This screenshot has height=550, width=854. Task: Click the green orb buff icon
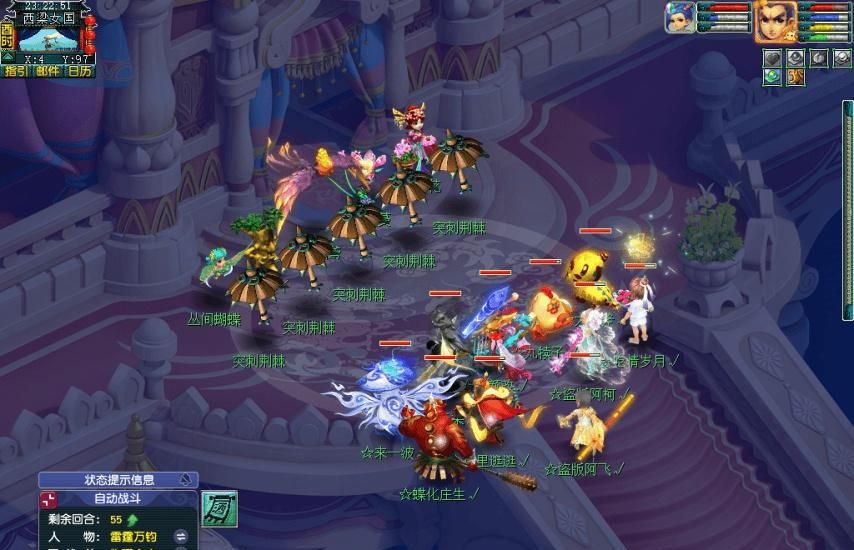[772, 77]
